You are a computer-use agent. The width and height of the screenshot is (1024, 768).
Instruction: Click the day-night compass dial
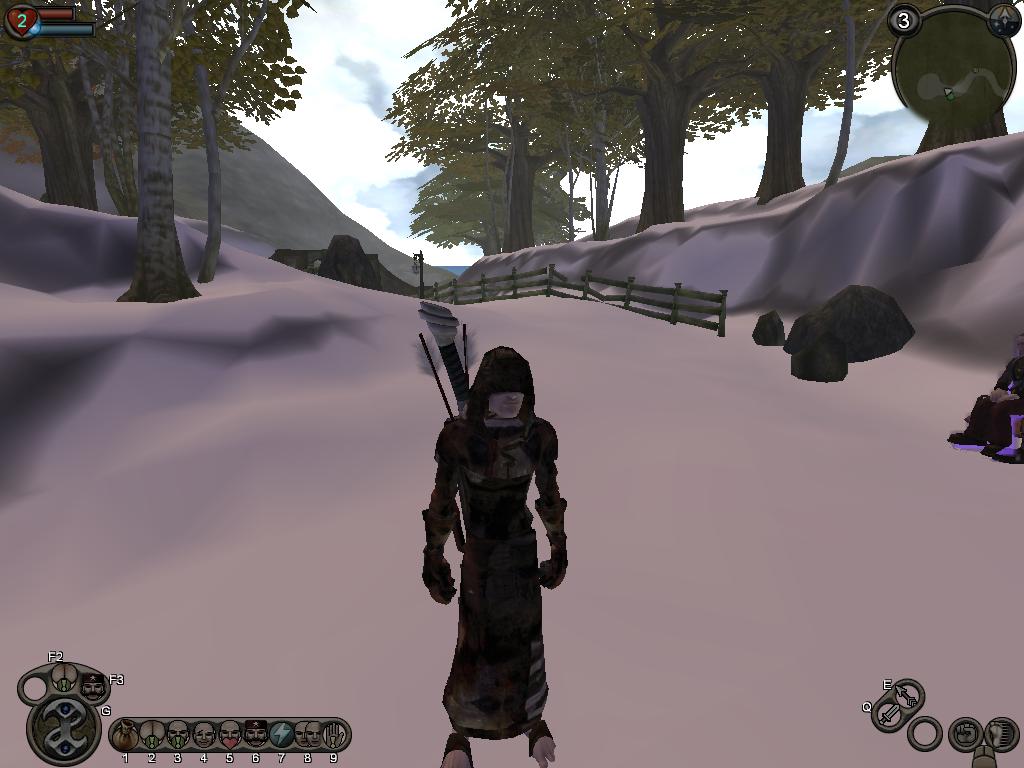click(x=1003, y=22)
